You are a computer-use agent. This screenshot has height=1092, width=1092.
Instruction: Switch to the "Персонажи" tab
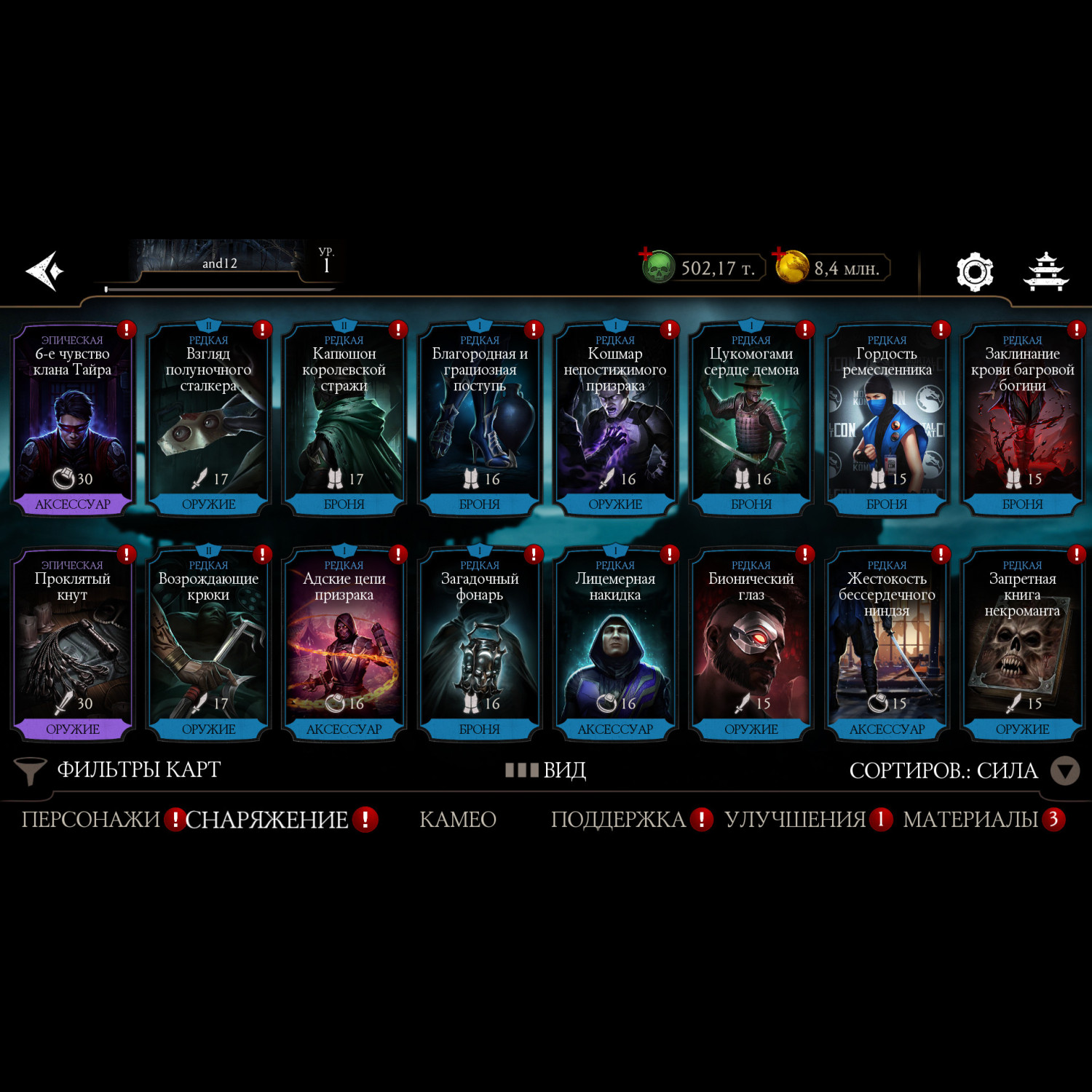90,820
